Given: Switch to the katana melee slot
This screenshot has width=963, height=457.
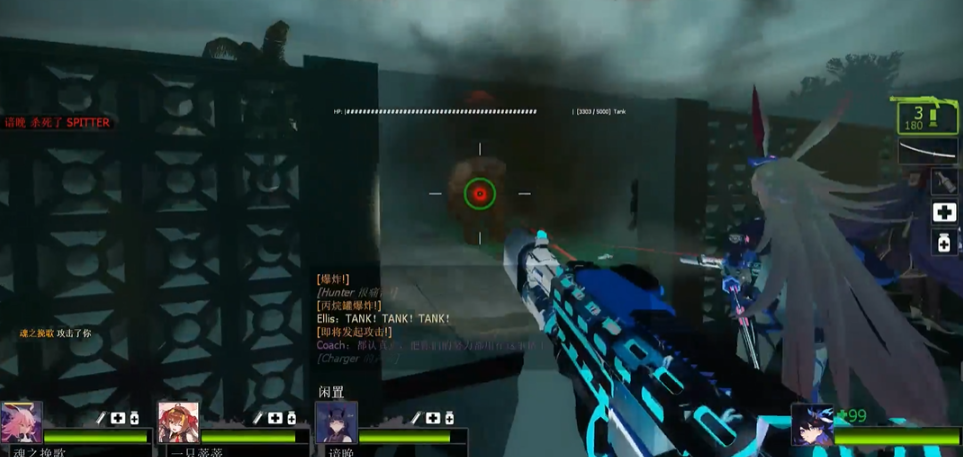Looking at the screenshot, I should (x=929, y=151).
